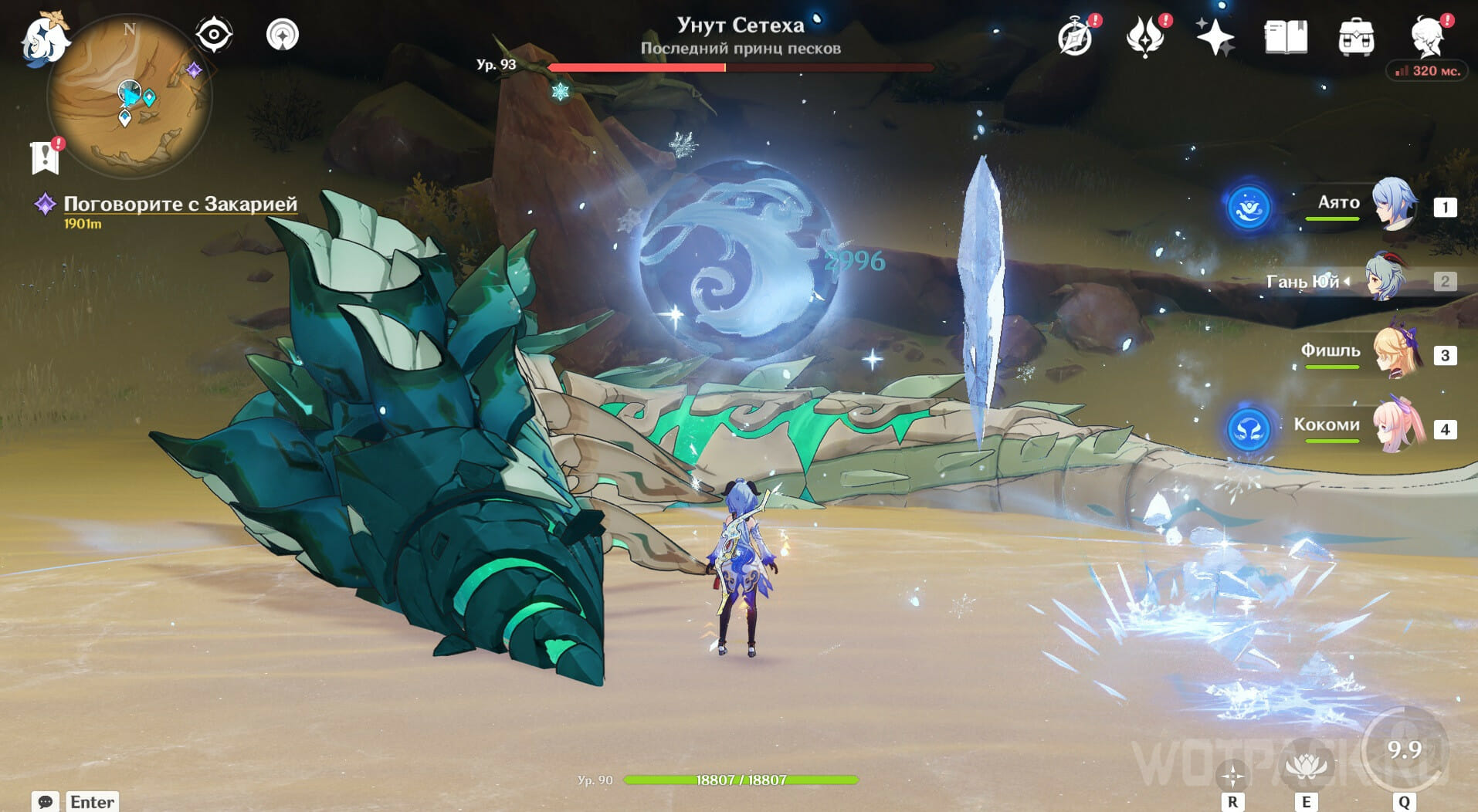
Task: Open the adventurer handbook book icon
Action: [x=1286, y=37]
